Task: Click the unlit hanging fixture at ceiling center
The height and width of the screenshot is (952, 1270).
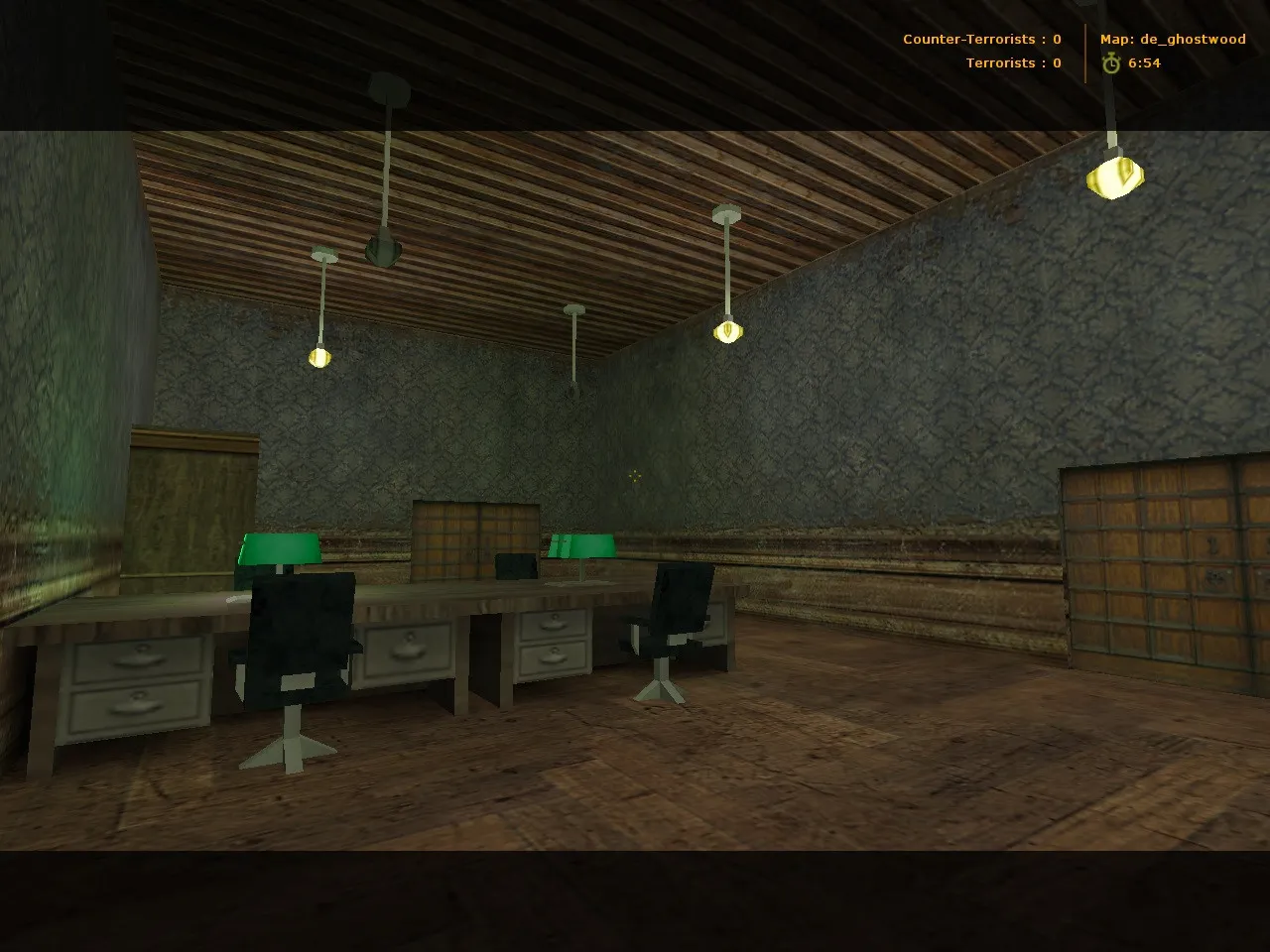Action: point(573,347)
